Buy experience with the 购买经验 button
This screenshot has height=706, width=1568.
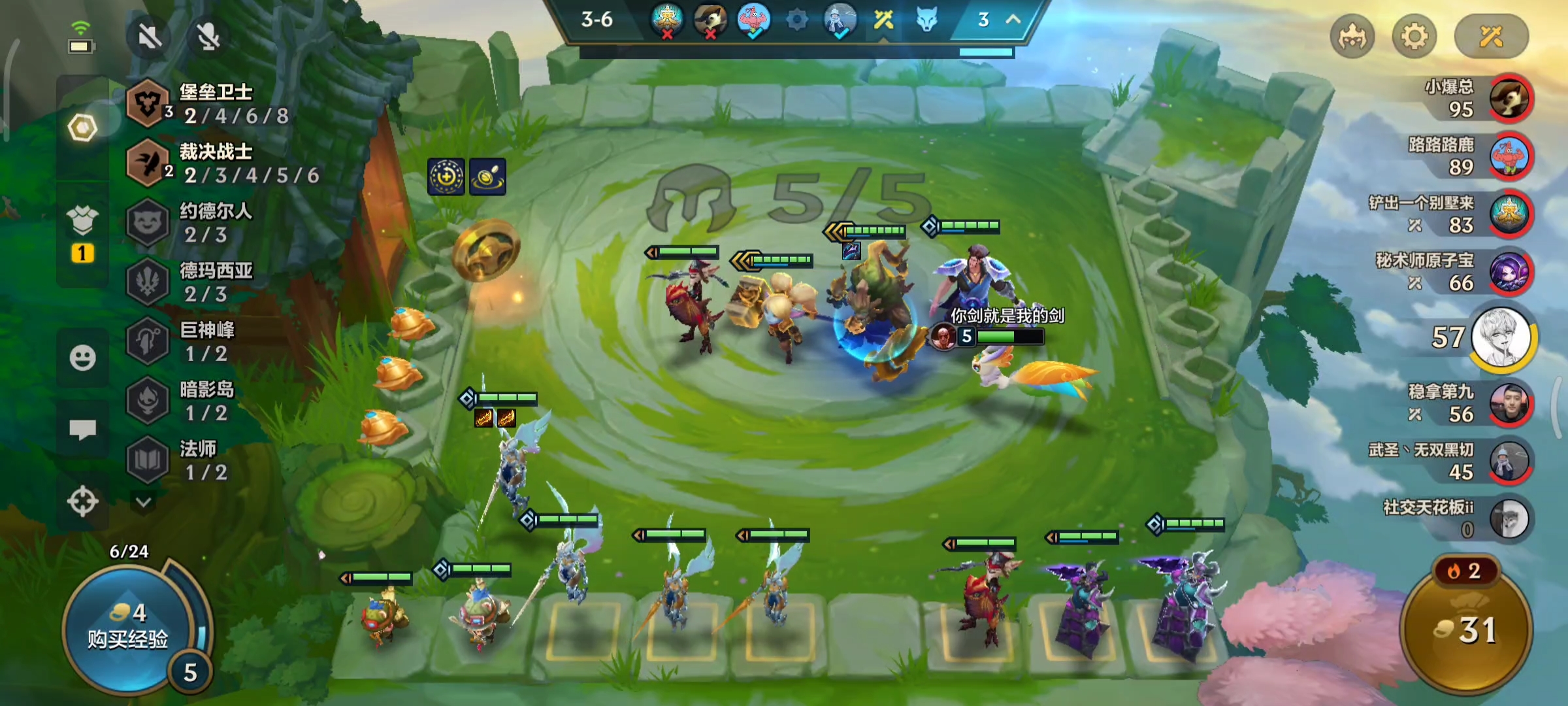pos(127,629)
